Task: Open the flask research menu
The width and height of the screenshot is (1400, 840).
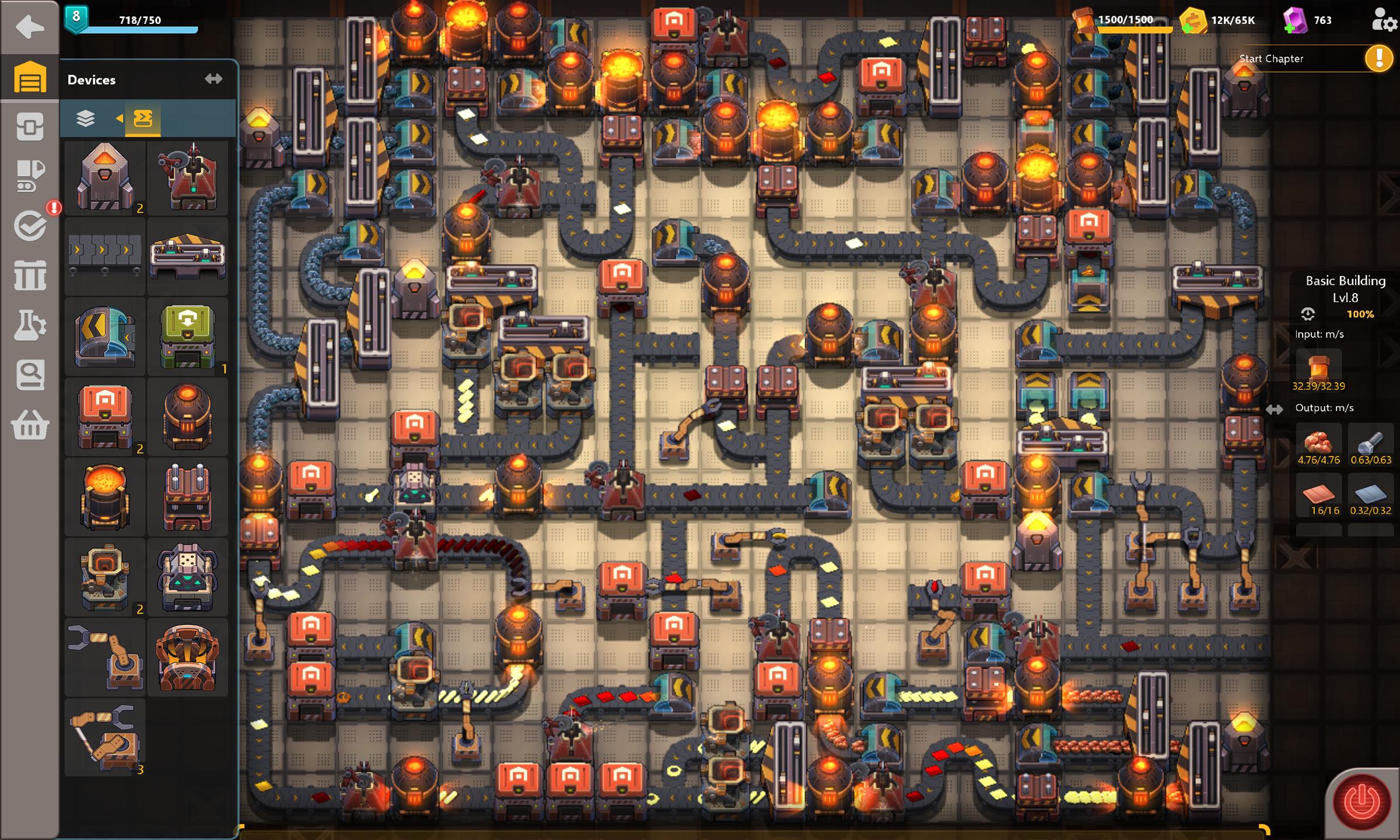Action: pos(29,324)
